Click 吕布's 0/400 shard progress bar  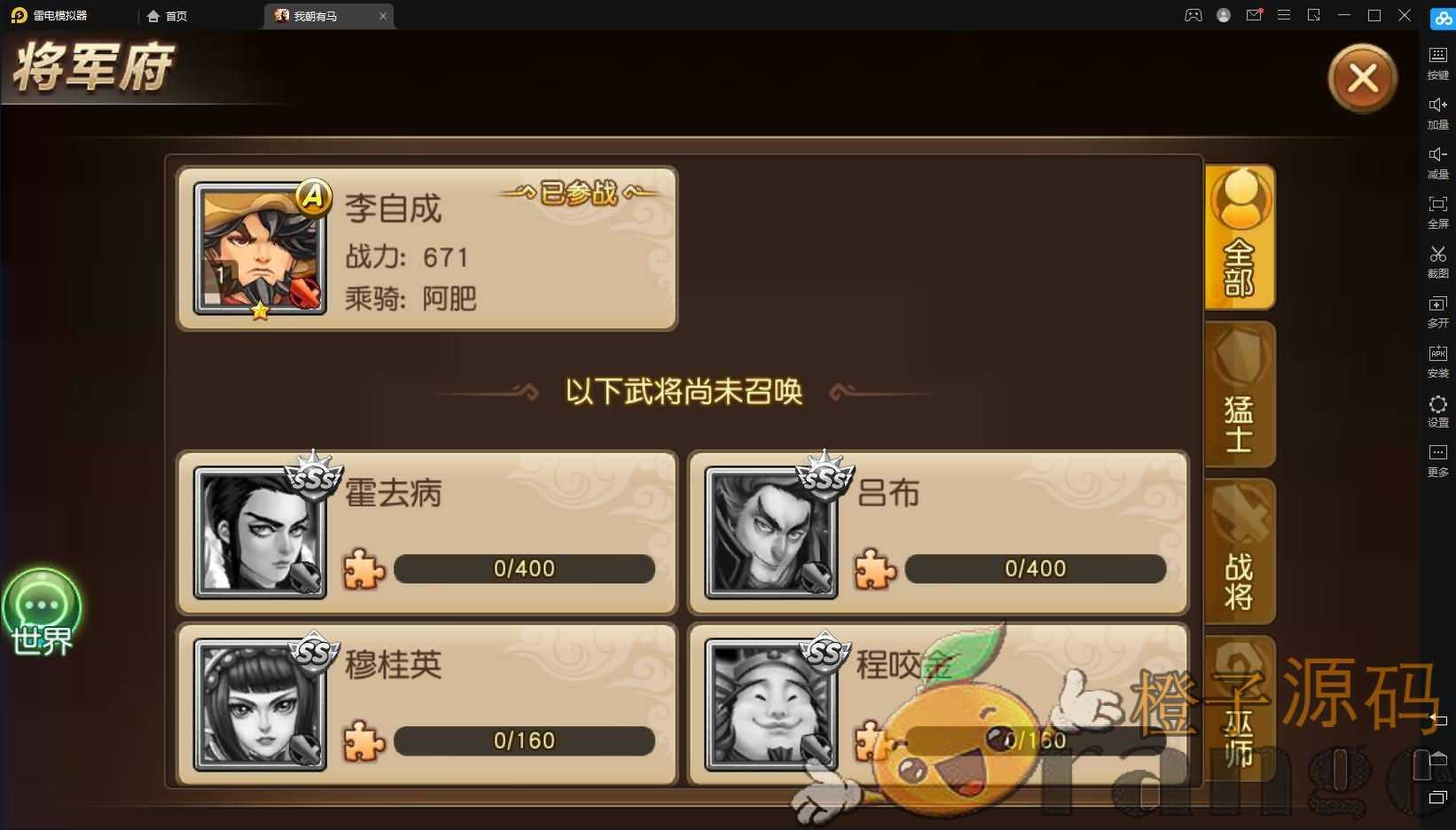pyautogui.click(x=1036, y=568)
